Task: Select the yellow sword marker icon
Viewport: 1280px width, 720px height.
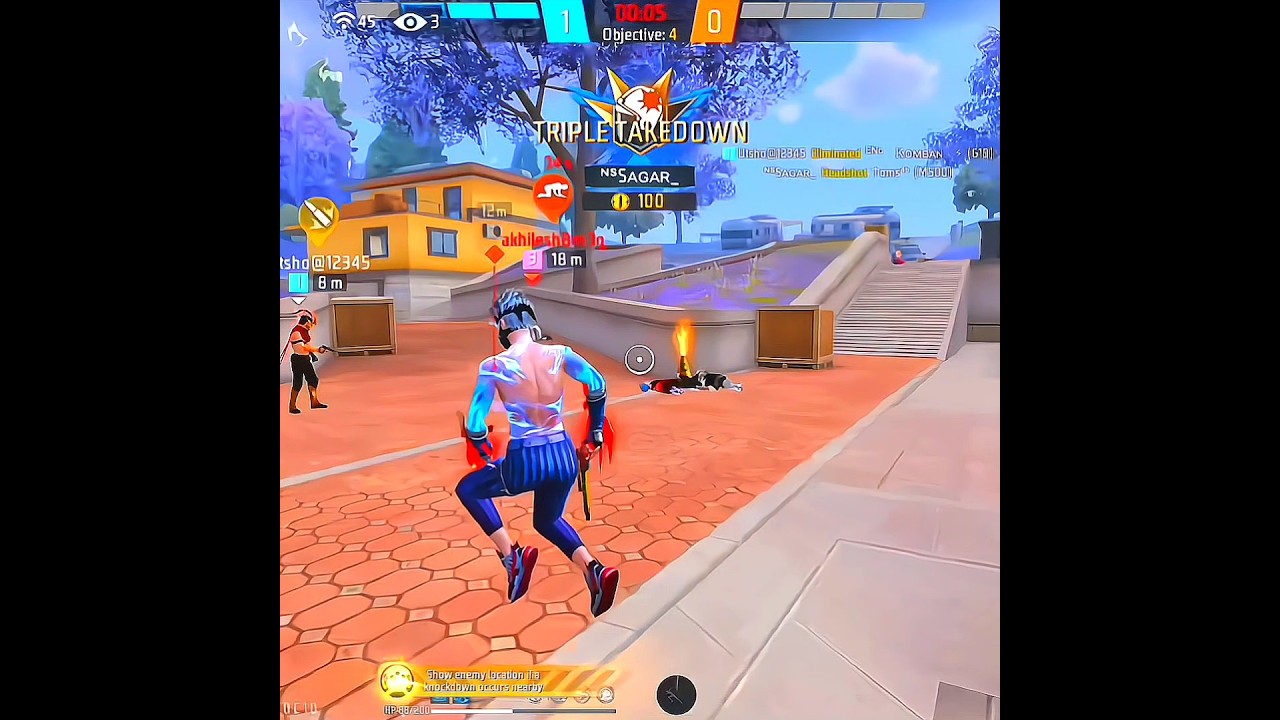Action: (x=319, y=216)
